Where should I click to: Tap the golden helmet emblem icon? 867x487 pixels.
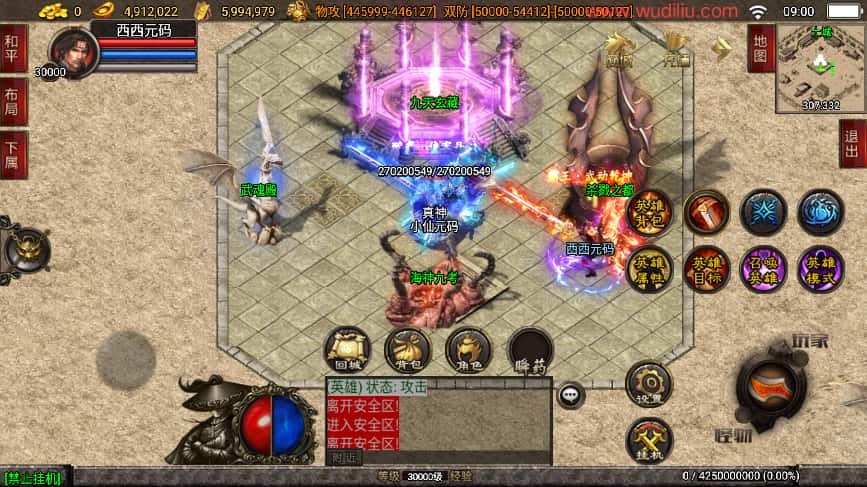pyautogui.click(x=27, y=247)
